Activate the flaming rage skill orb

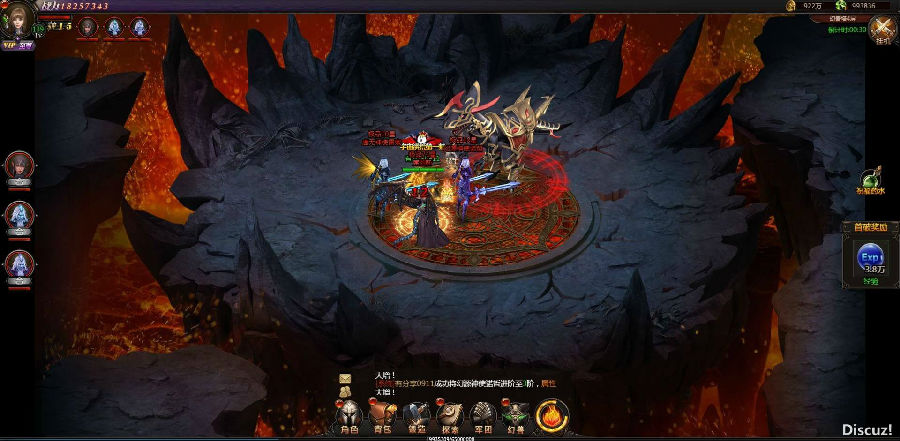click(553, 414)
